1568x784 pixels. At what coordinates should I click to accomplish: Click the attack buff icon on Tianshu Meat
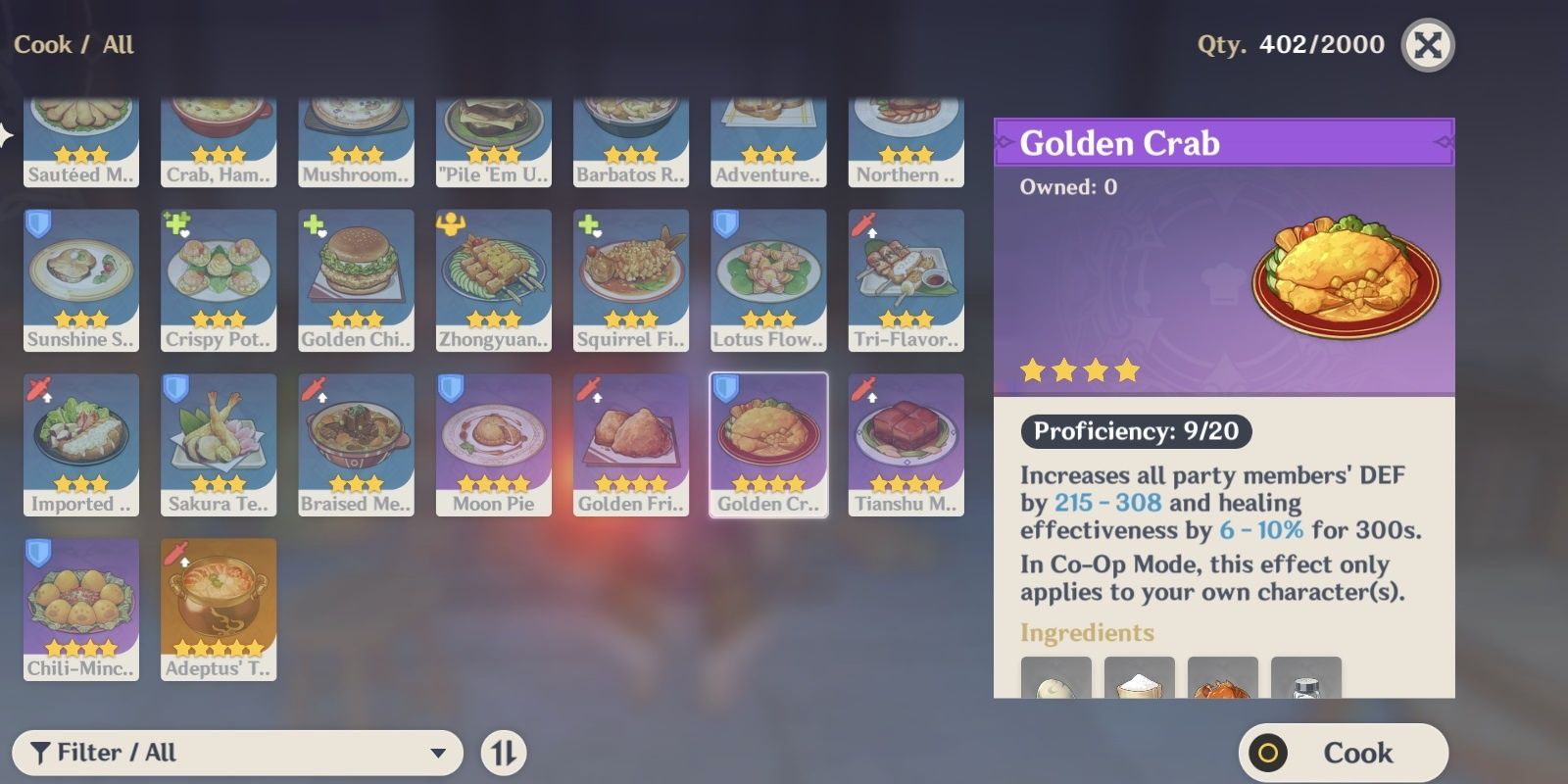(862, 388)
